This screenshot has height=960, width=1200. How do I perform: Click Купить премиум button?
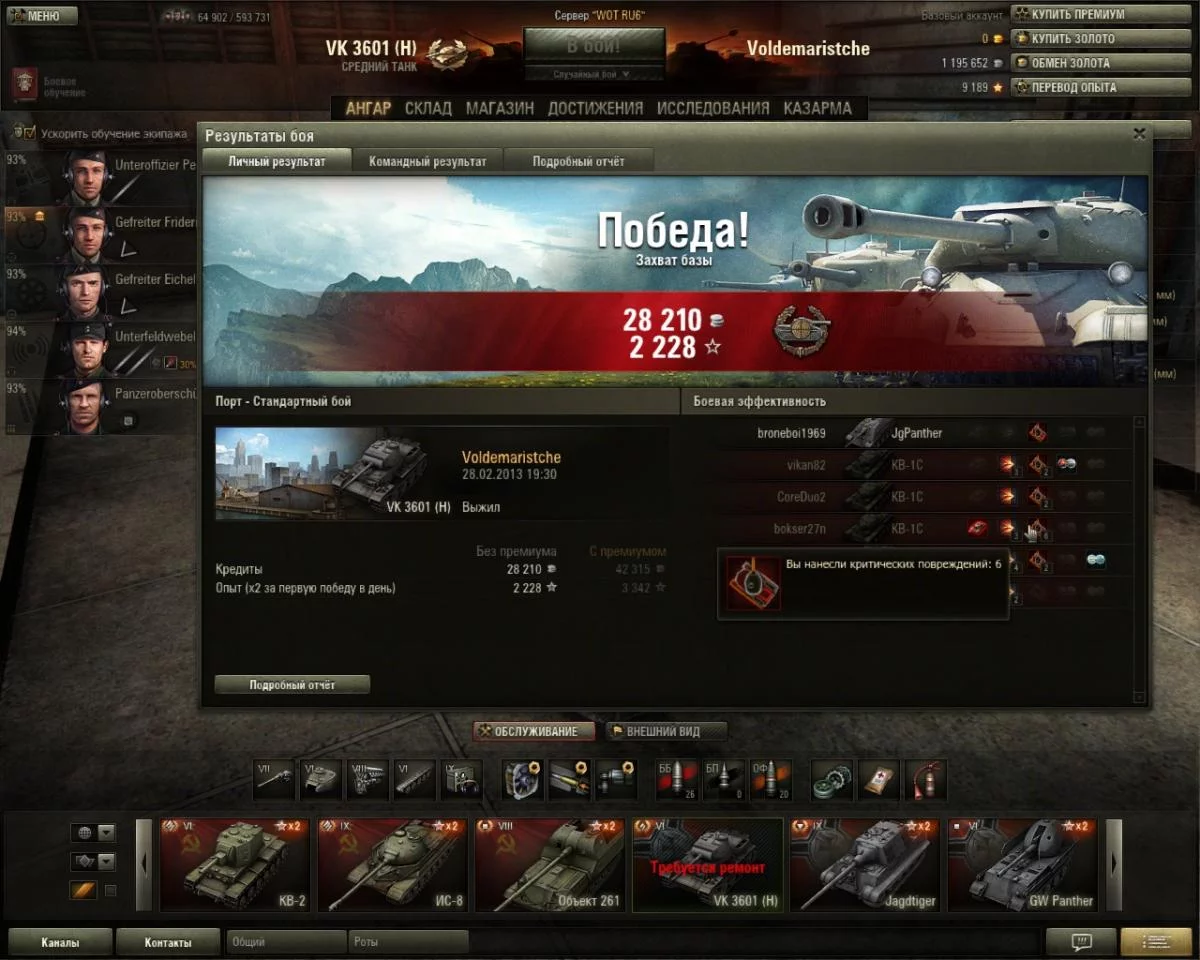[1073, 15]
